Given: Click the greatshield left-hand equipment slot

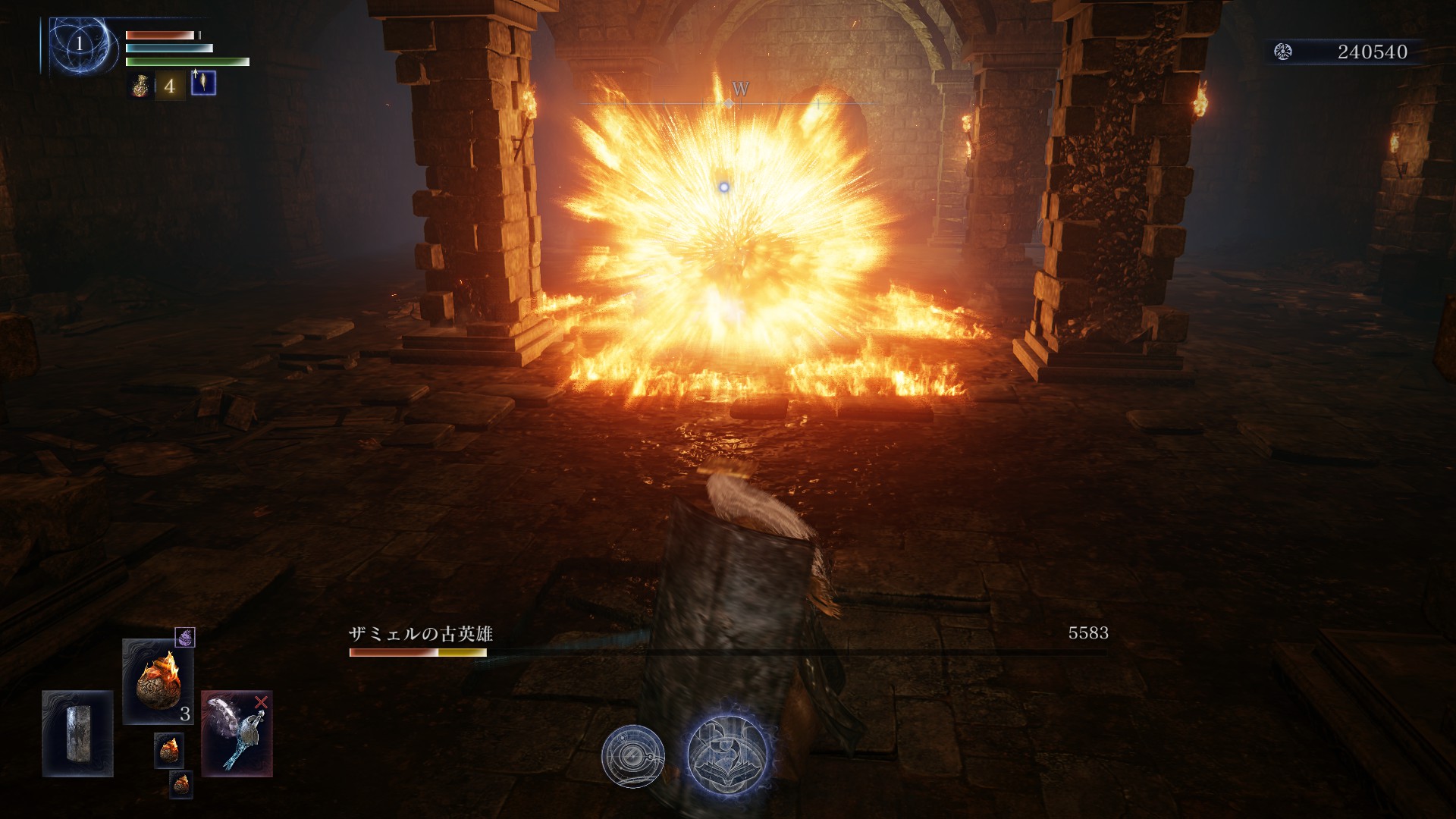Looking at the screenshot, I should [77, 733].
